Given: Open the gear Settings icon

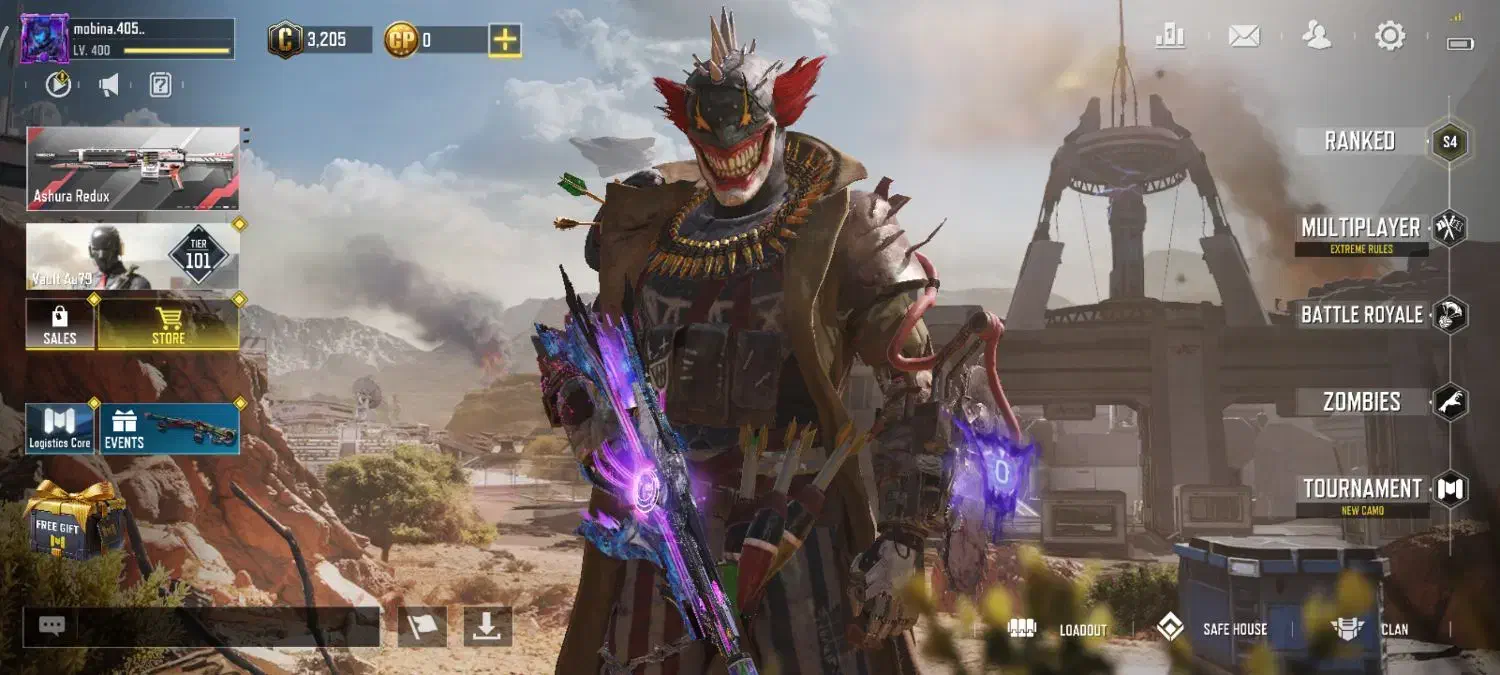Looking at the screenshot, I should [1390, 37].
